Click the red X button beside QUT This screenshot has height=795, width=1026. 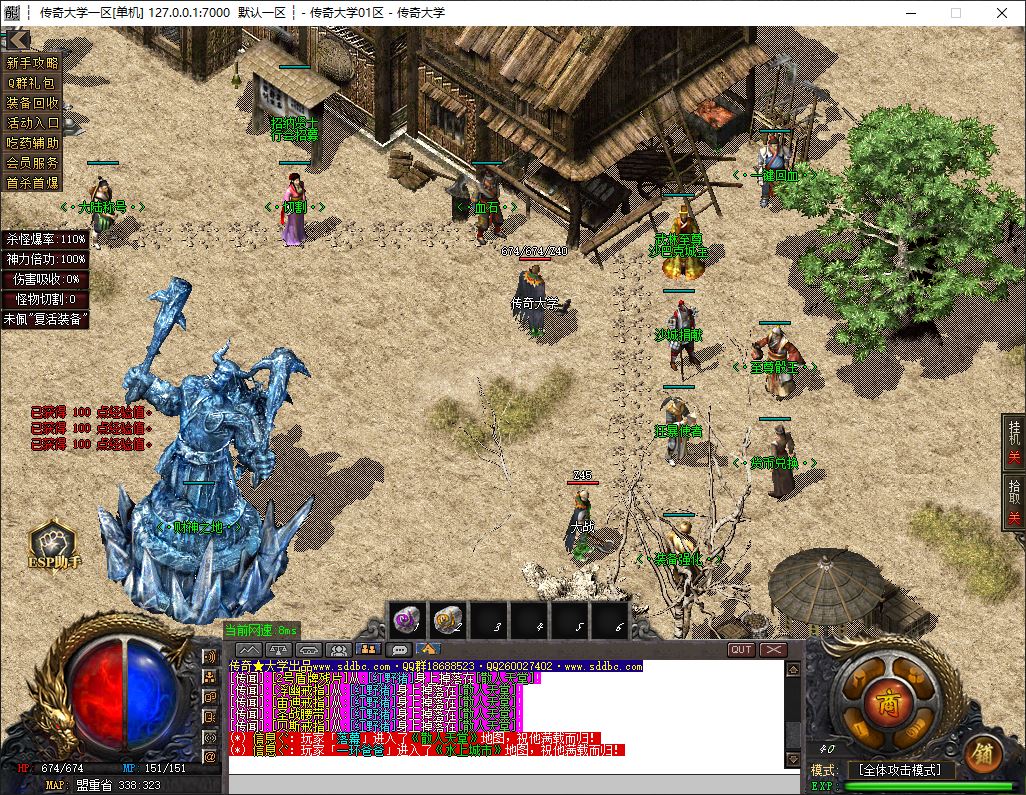(x=773, y=649)
